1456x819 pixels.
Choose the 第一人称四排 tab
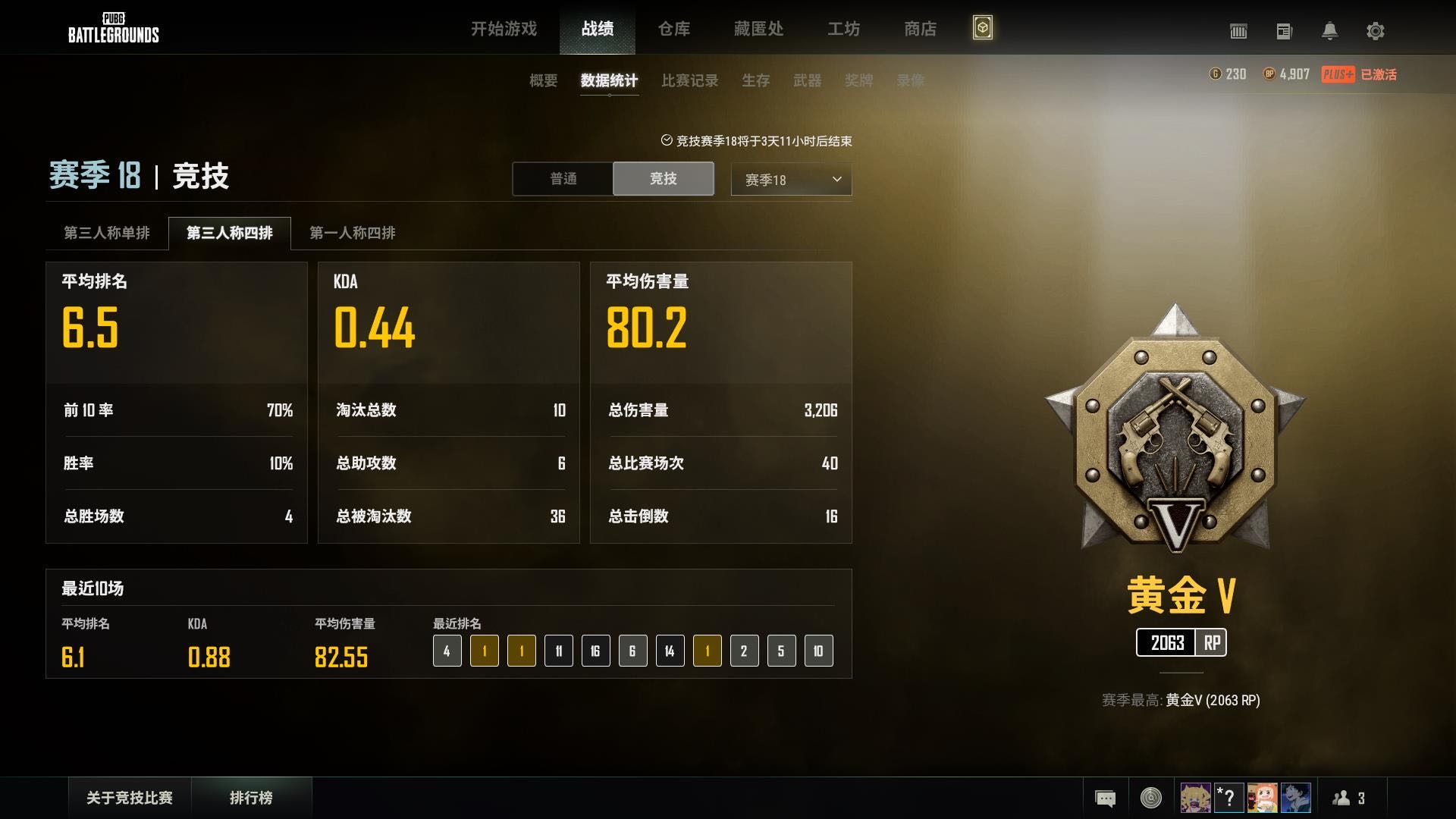tap(352, 233)
